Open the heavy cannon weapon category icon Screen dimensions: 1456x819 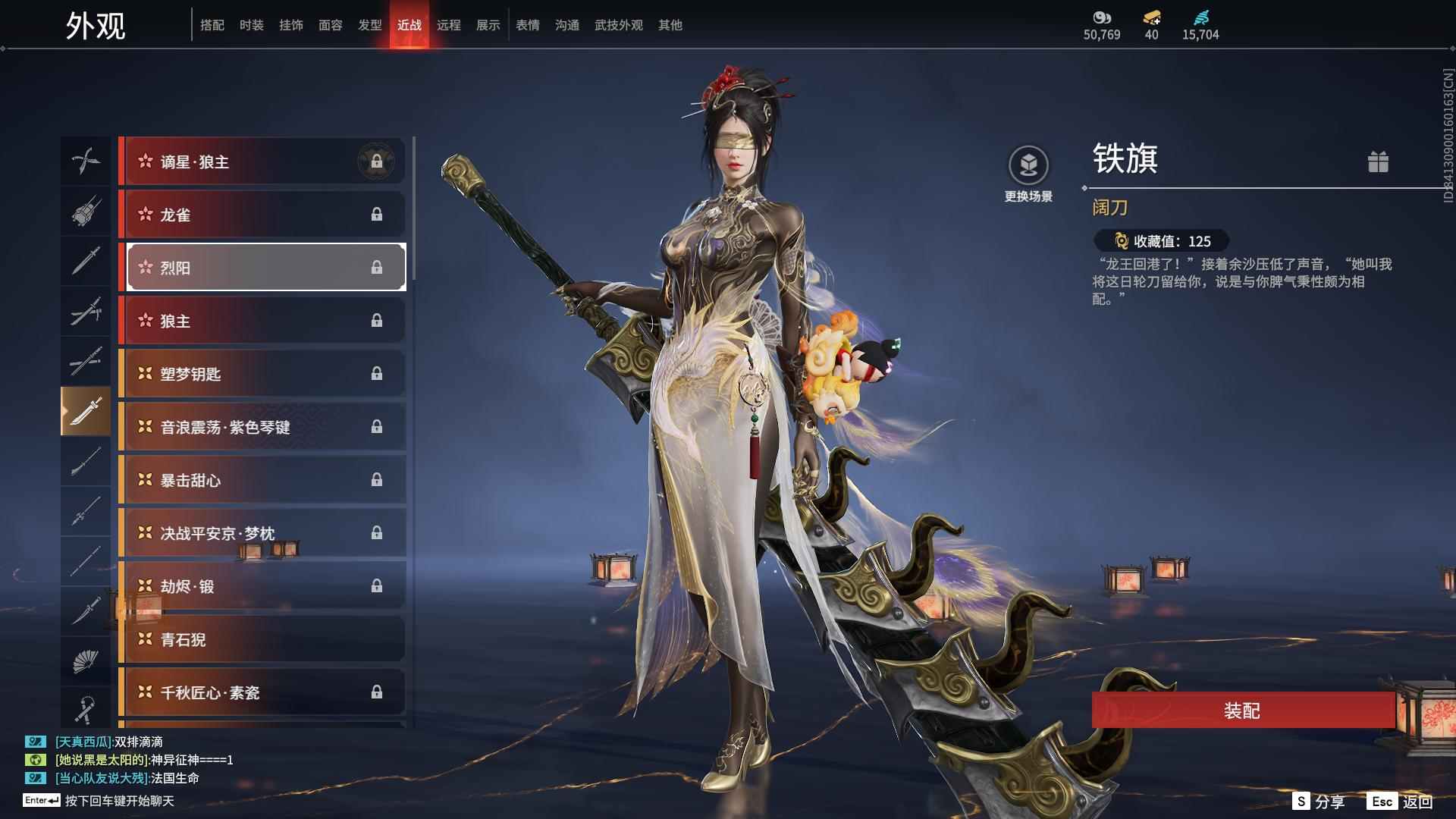tap(86, 211)
